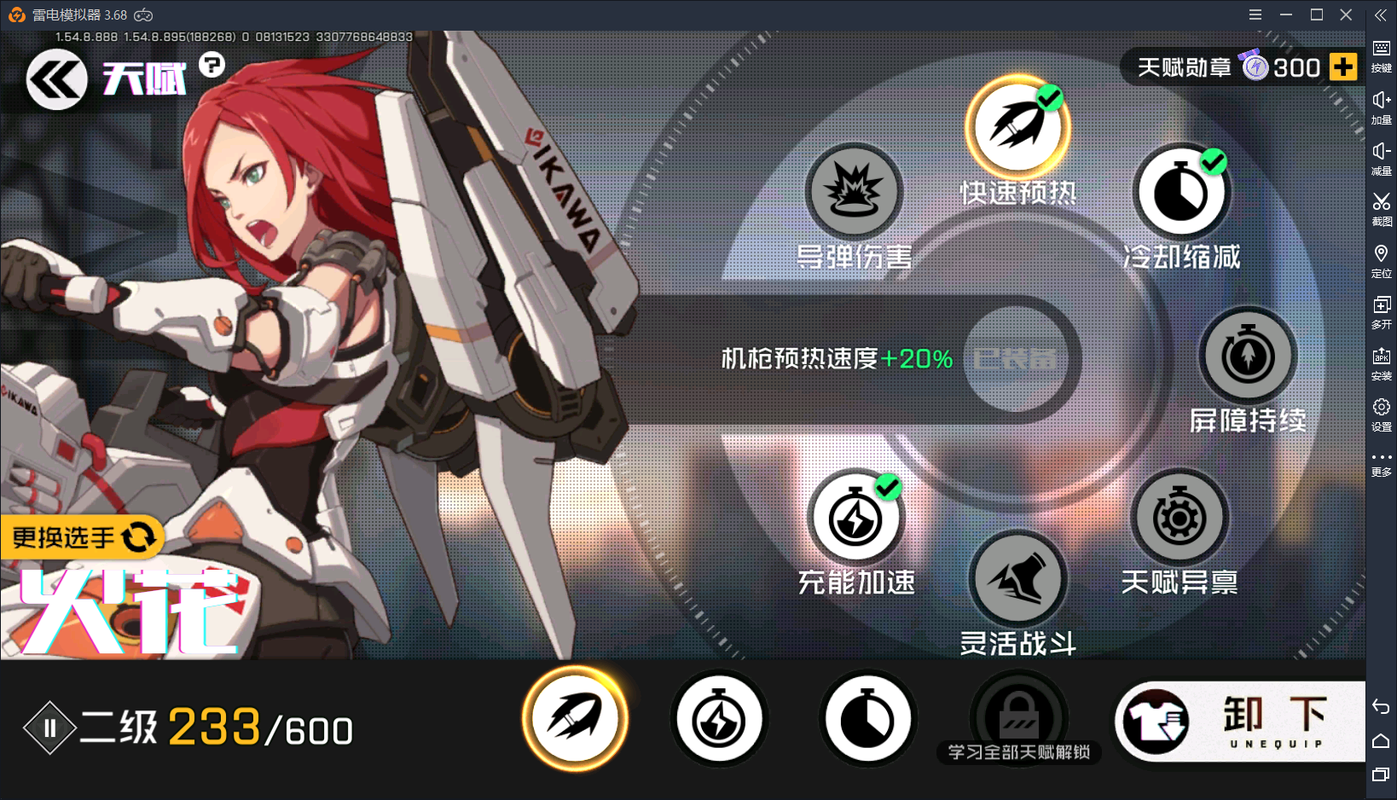Select the 导弹伤害 talent node
This screenshot has width=1397, height=800.
(x=855, y=192)
